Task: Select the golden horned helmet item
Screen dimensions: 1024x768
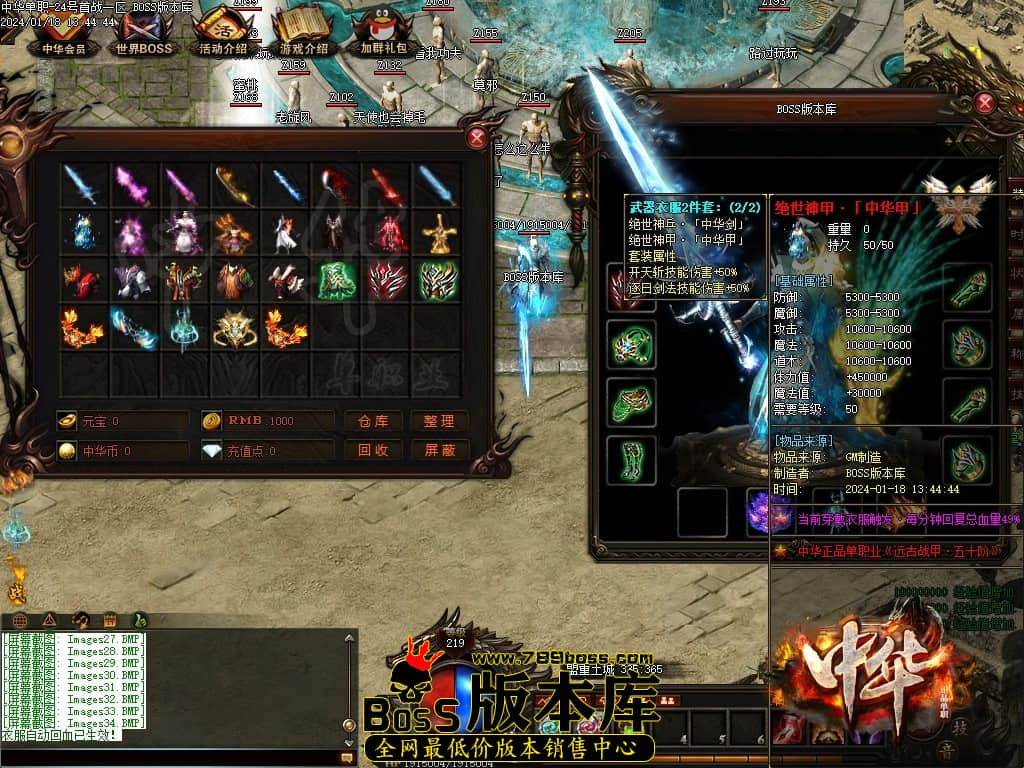Action: click(234, 328)
